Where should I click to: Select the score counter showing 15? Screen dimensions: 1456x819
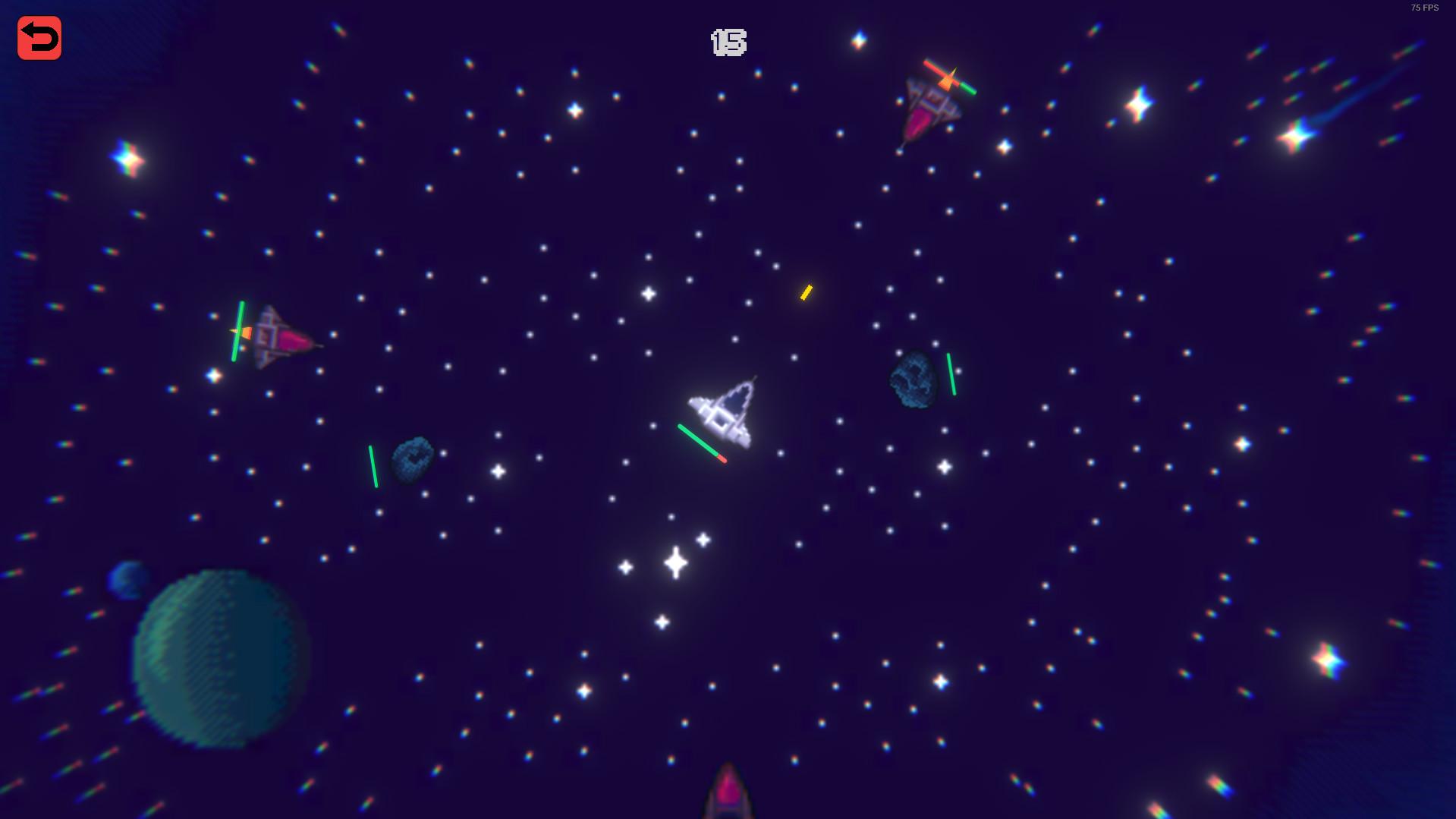point(727,43)
